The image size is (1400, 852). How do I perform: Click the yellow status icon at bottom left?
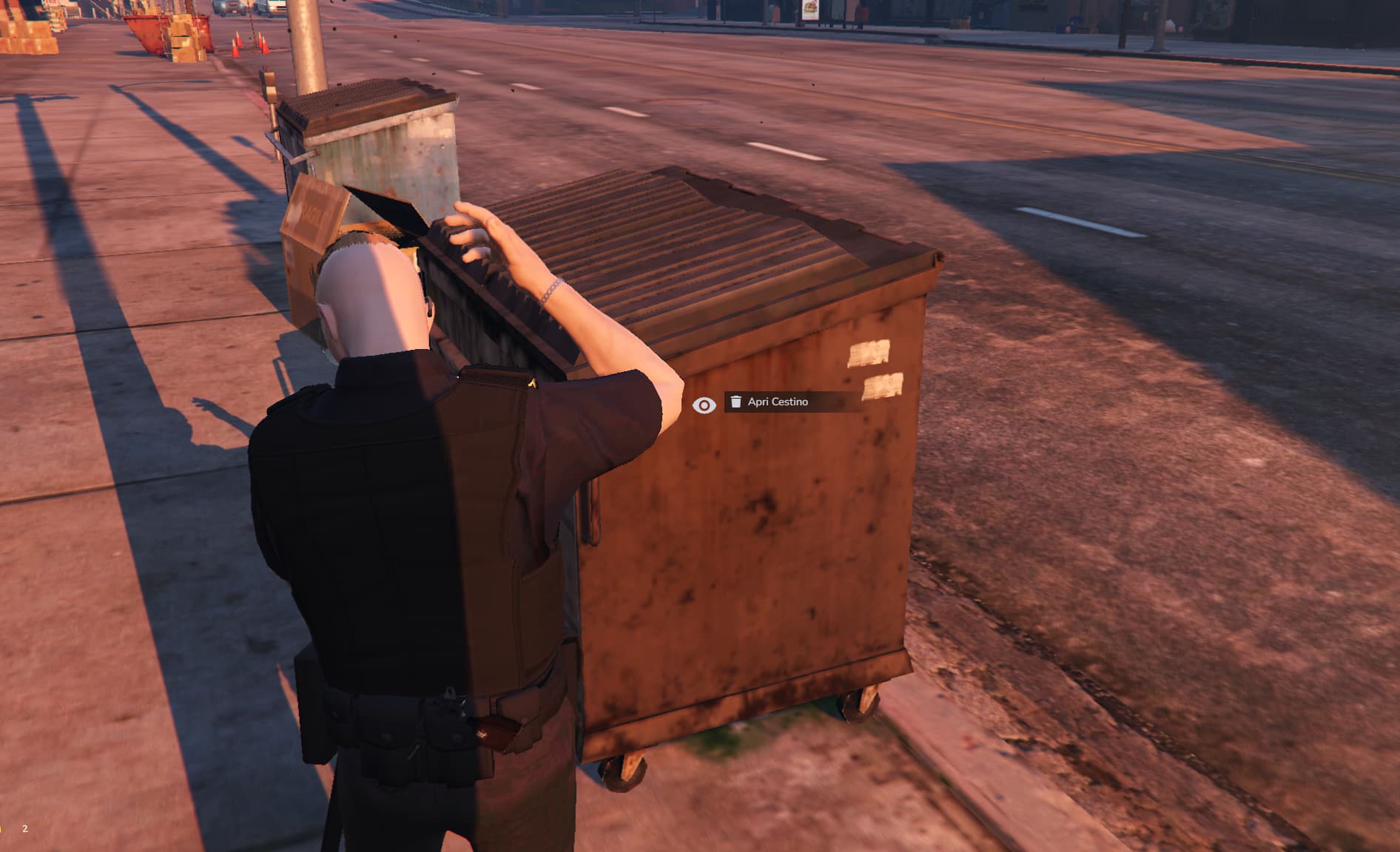2,828
